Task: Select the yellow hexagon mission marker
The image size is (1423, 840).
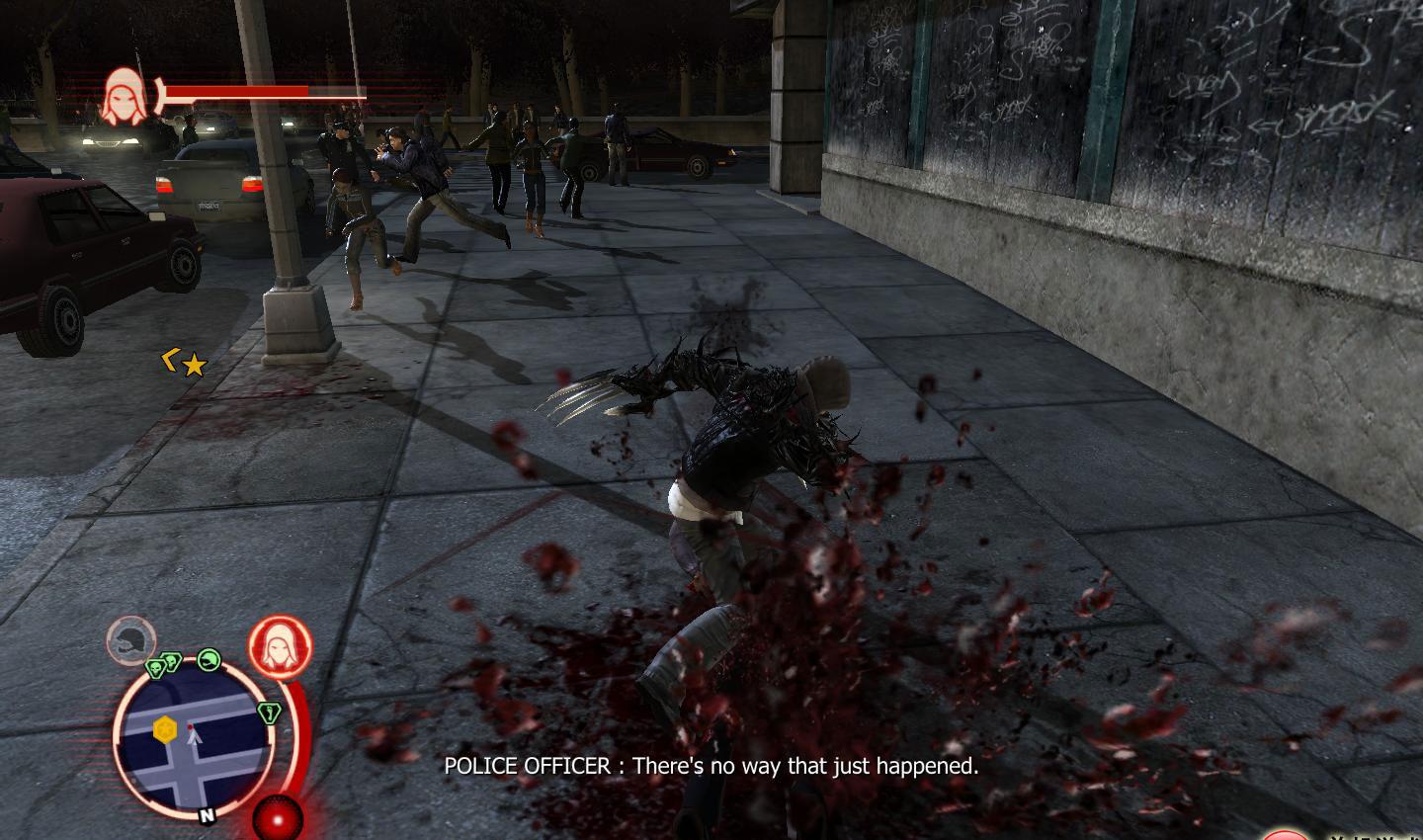Action: coord(165,729)
